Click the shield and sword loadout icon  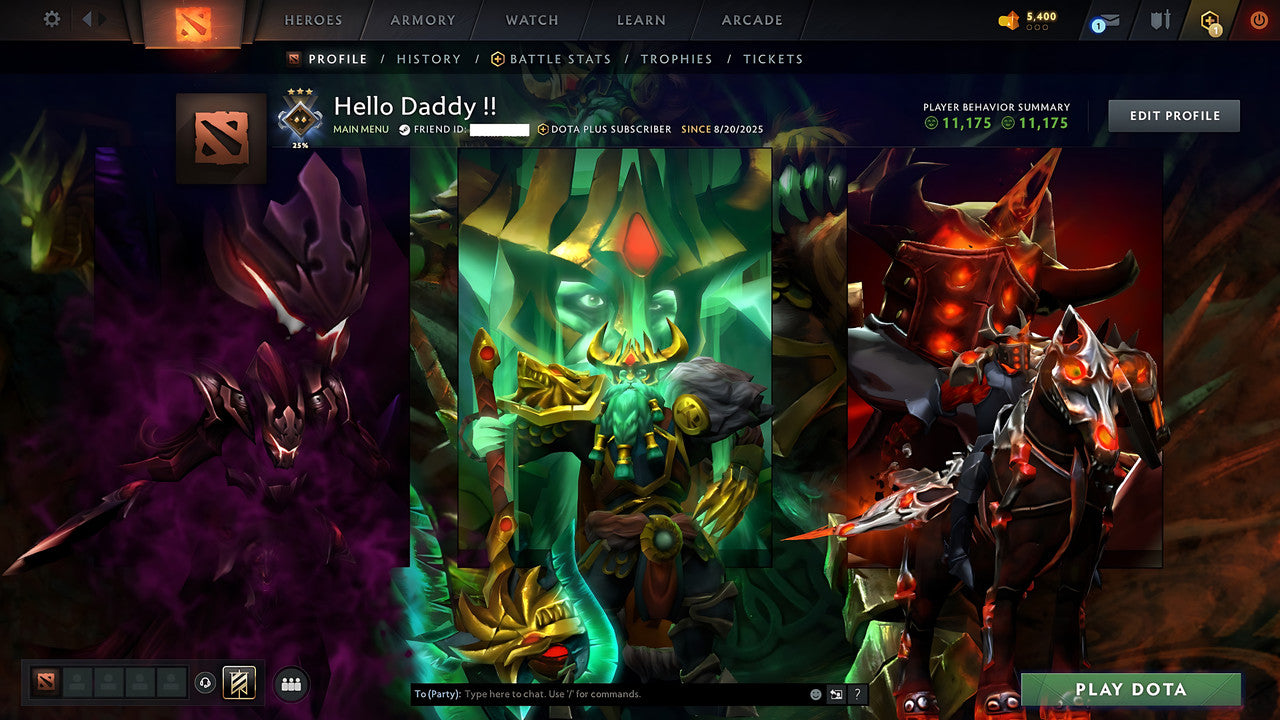tap(1160, 19)
